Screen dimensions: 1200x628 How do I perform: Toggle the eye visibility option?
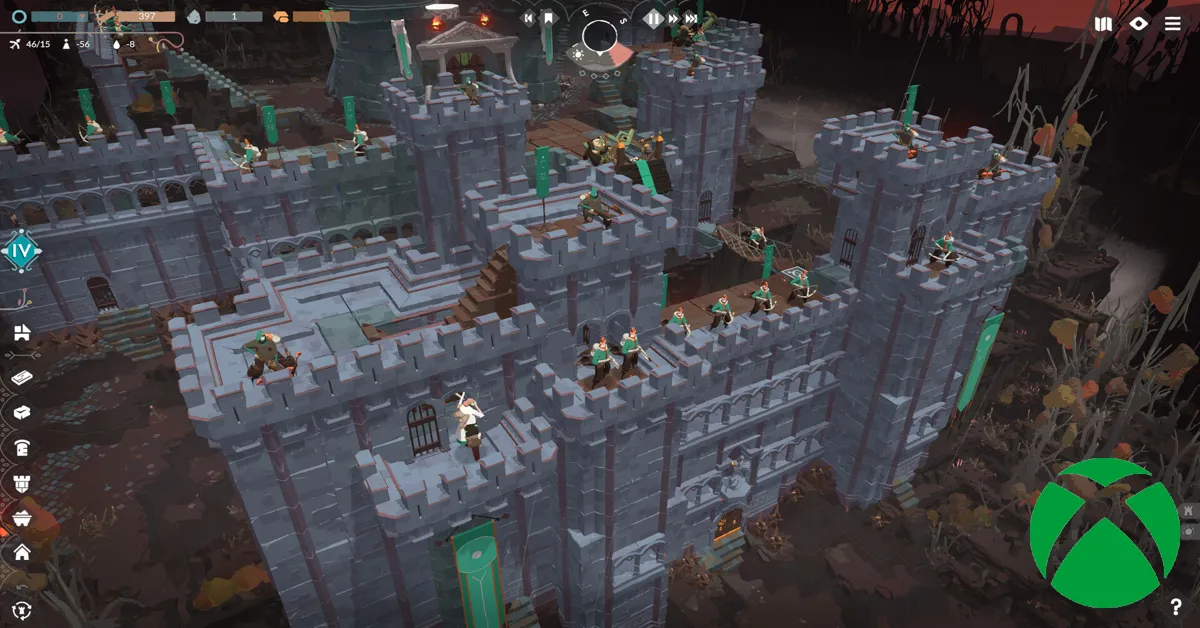[x=1138, y=24]
